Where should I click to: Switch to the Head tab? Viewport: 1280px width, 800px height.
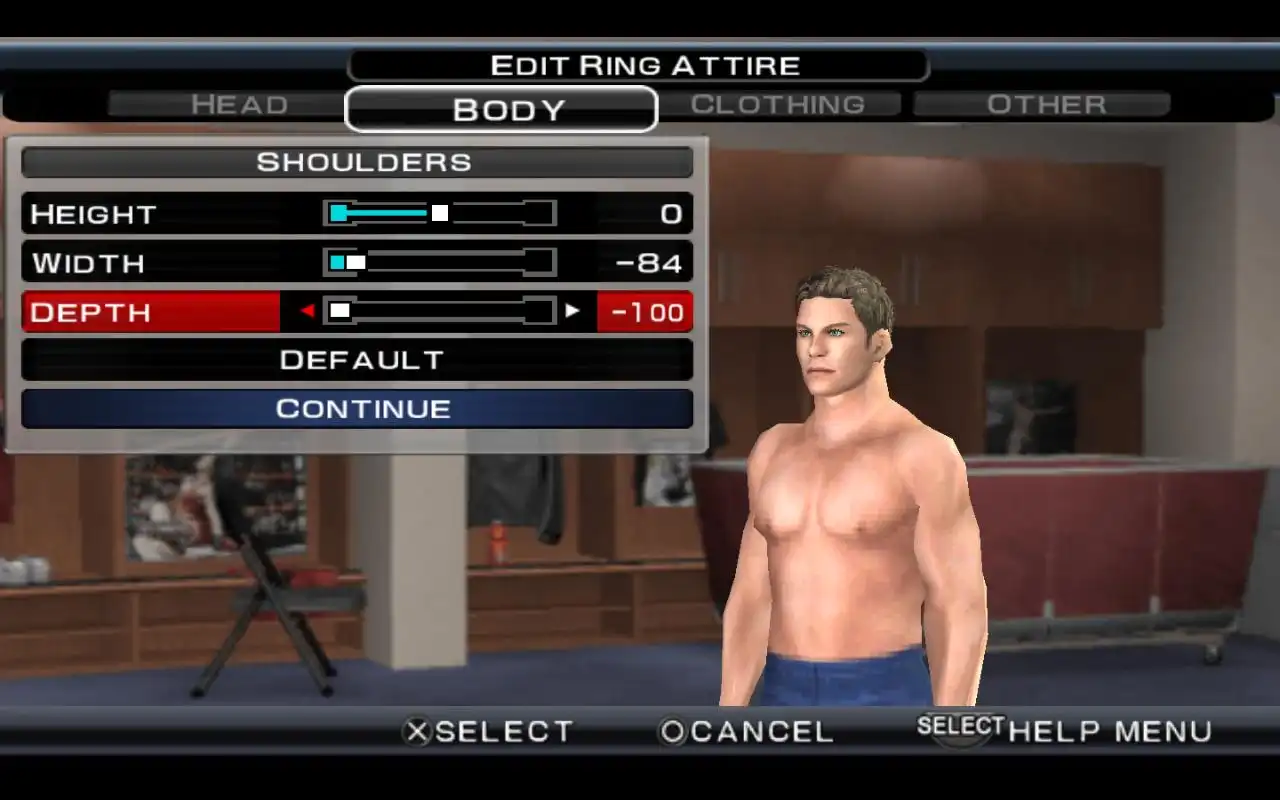[239, 105]
